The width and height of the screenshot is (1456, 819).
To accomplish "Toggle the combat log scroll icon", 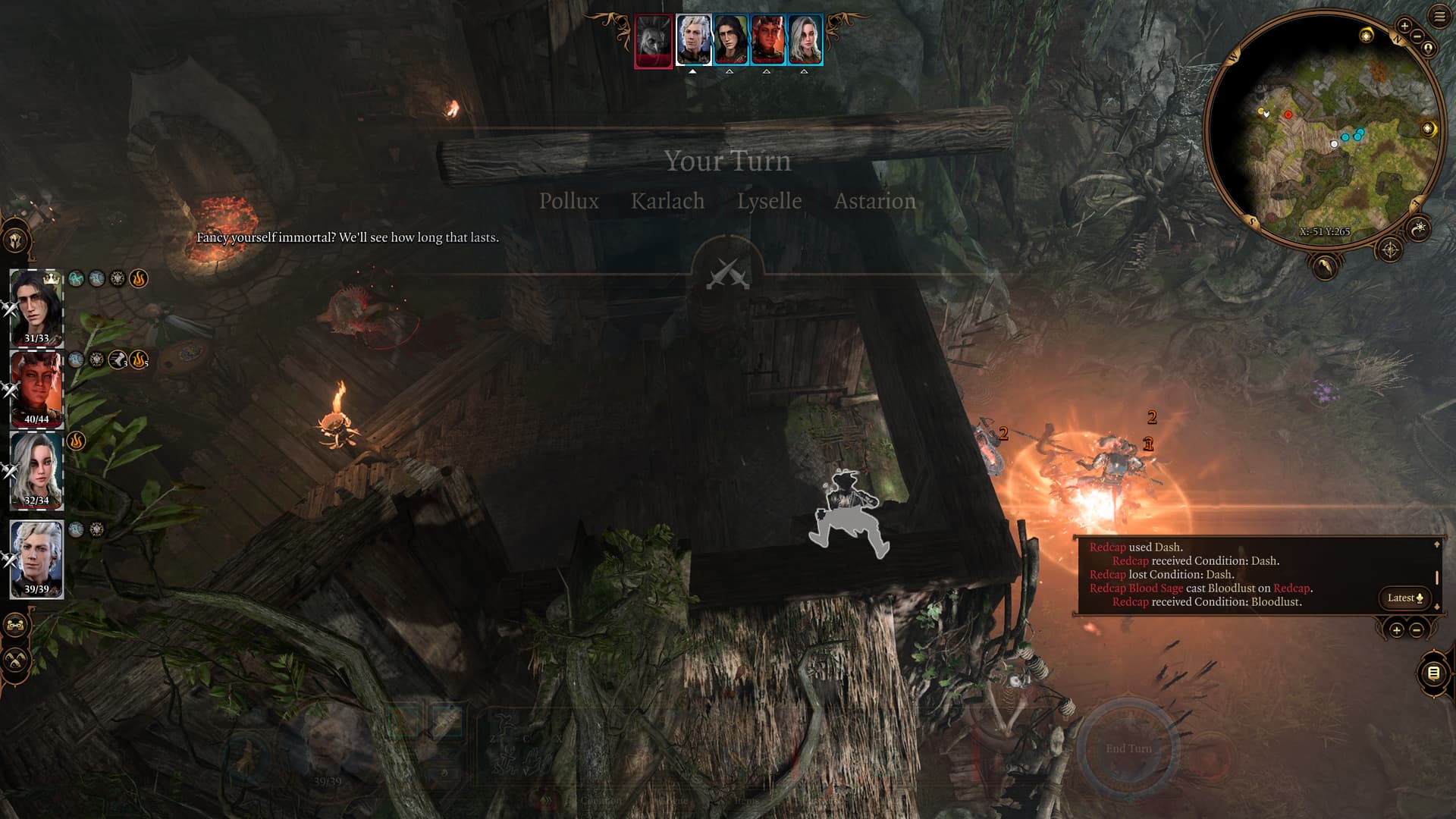I will click(1432, 673).
